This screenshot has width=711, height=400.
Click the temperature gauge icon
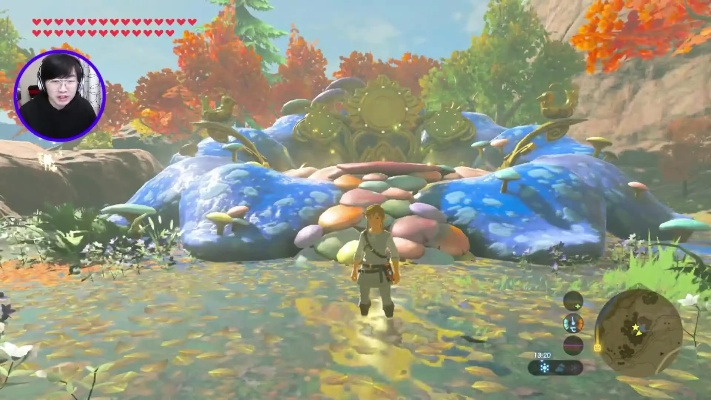573,323
